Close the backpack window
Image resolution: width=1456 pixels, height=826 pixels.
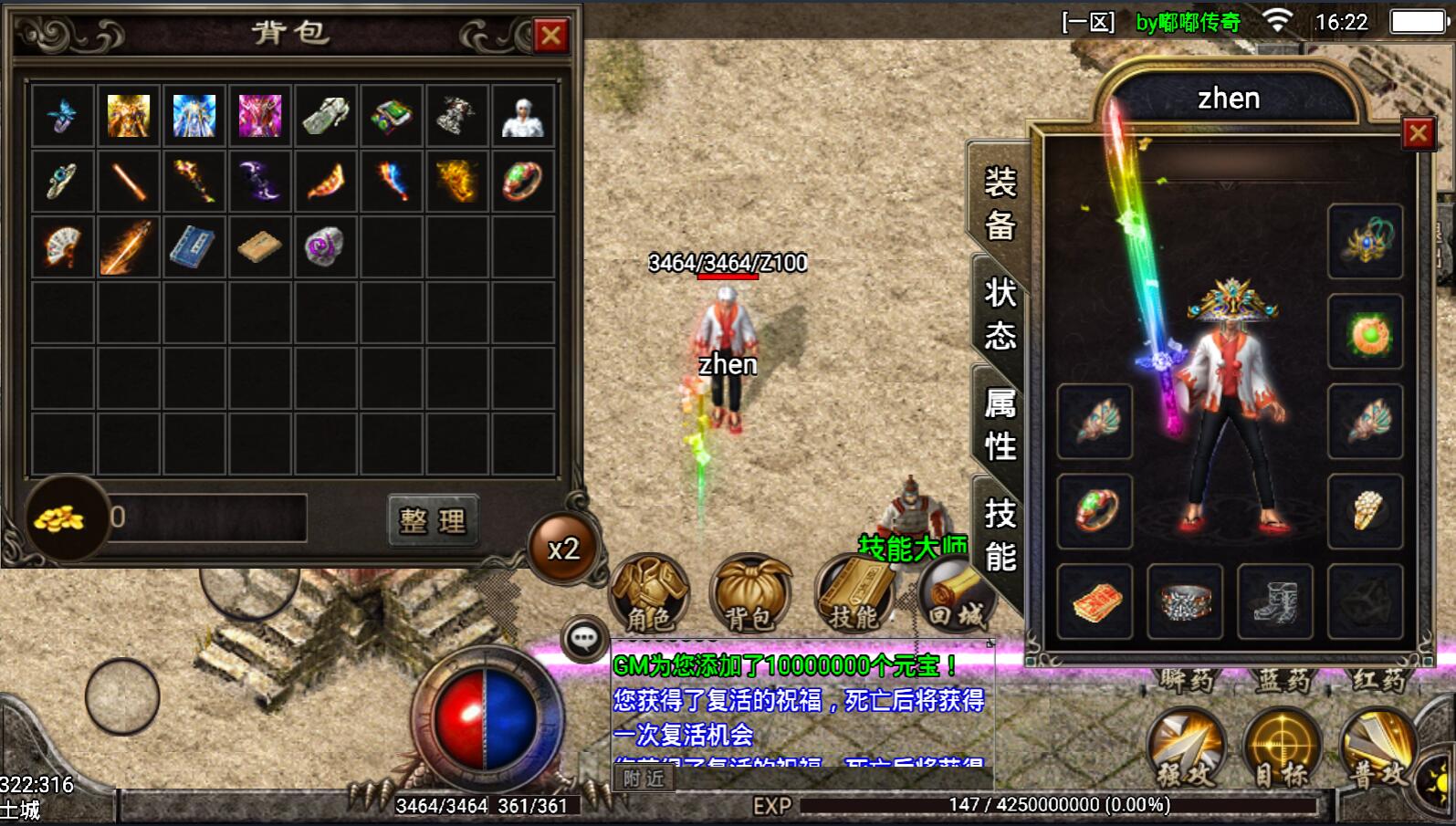coord(550,36)
